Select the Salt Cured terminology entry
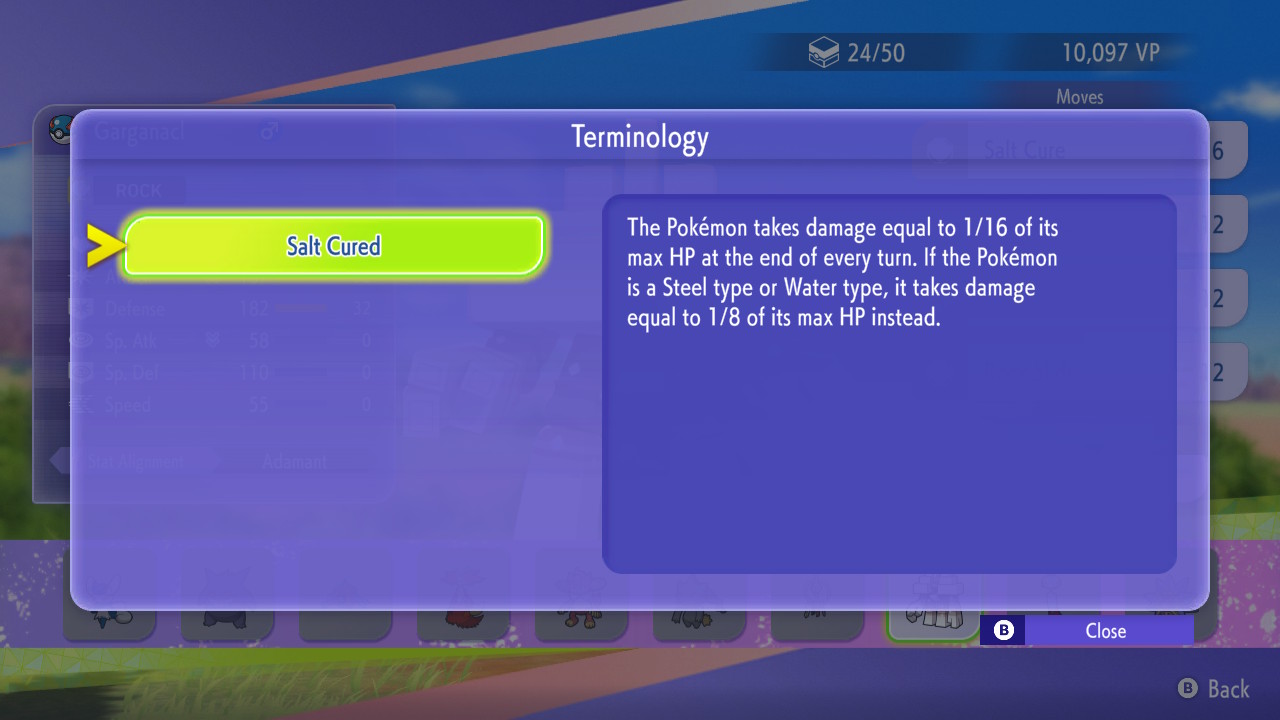1280x720 pixels. 332,245
